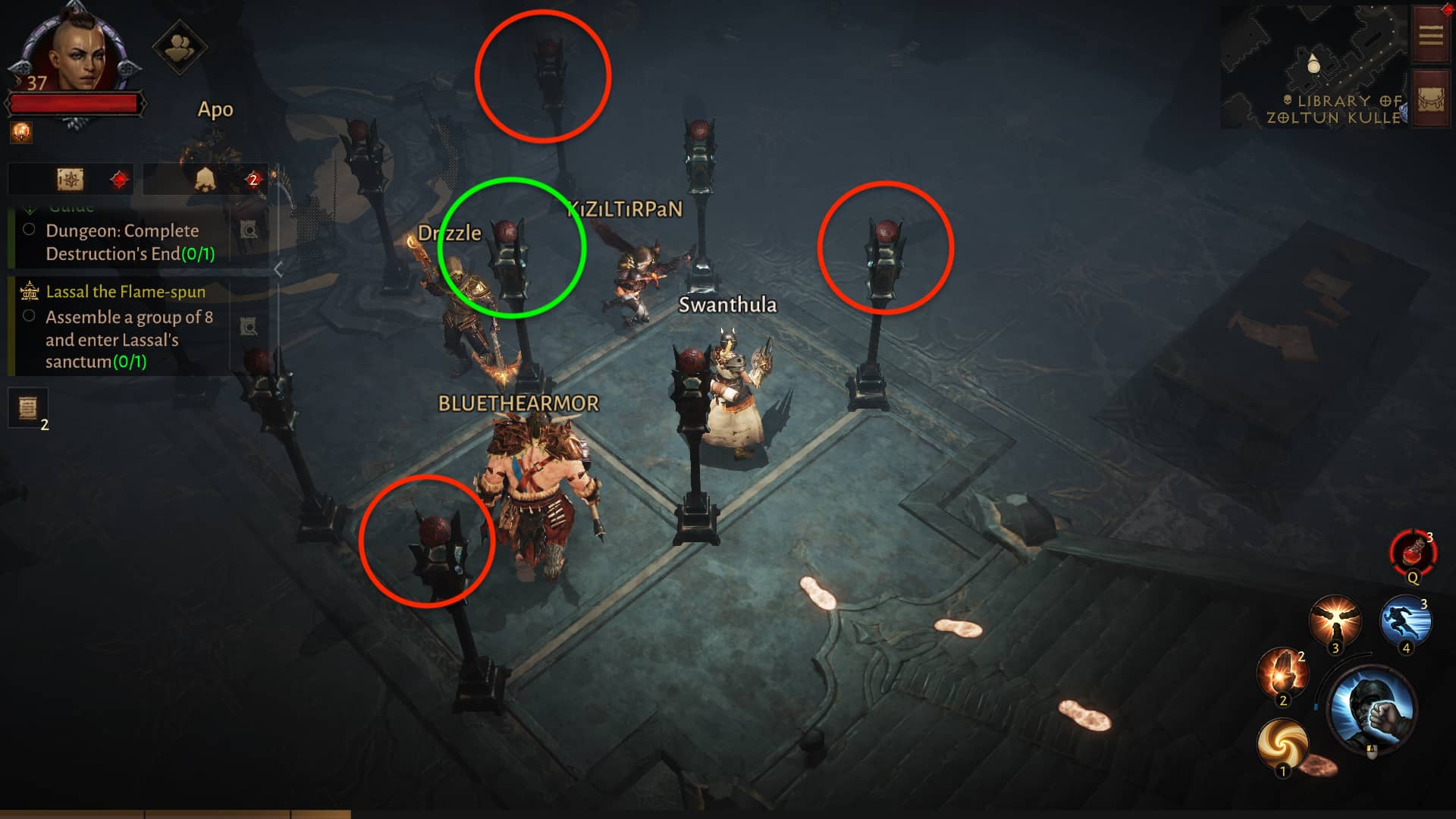This screenshot has width=1456, height=819.
Task: Navigate to Destruction's End using its search icon
Action: [249, 231]
